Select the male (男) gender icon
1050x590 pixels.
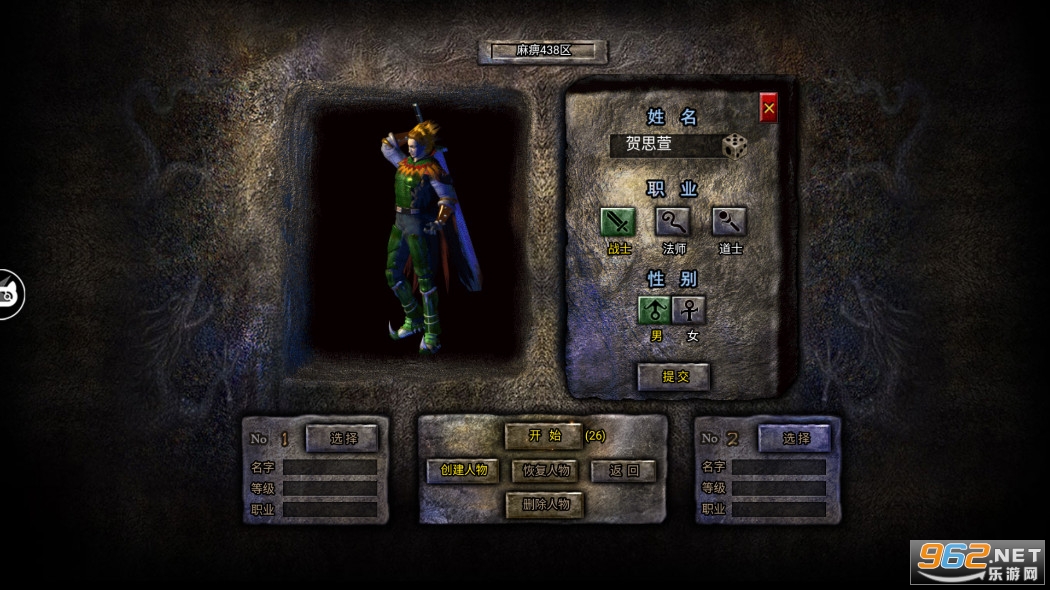655,310
